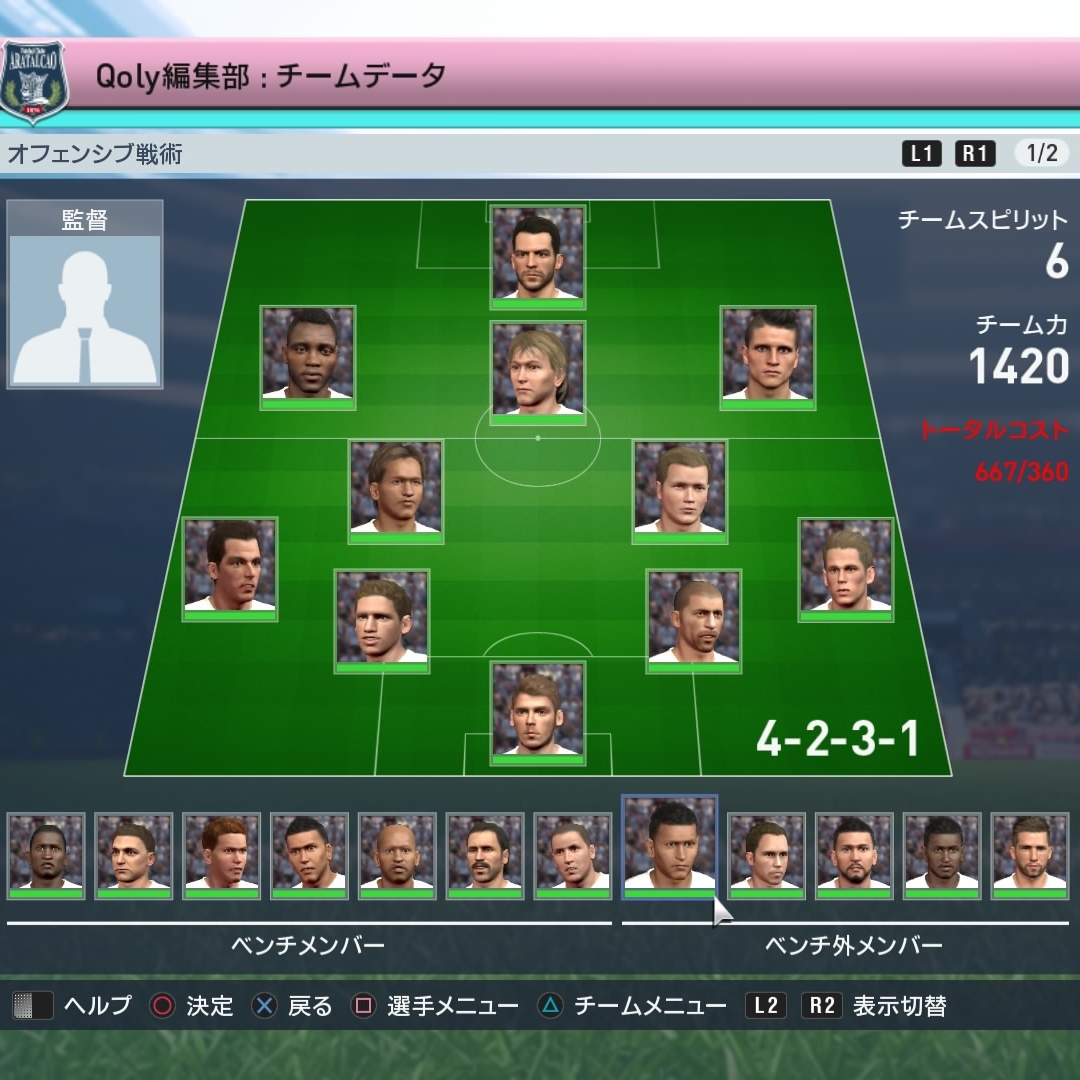1080x1080 pixels.
Task: Select the bald bench player card
Action: coord(397,856)
